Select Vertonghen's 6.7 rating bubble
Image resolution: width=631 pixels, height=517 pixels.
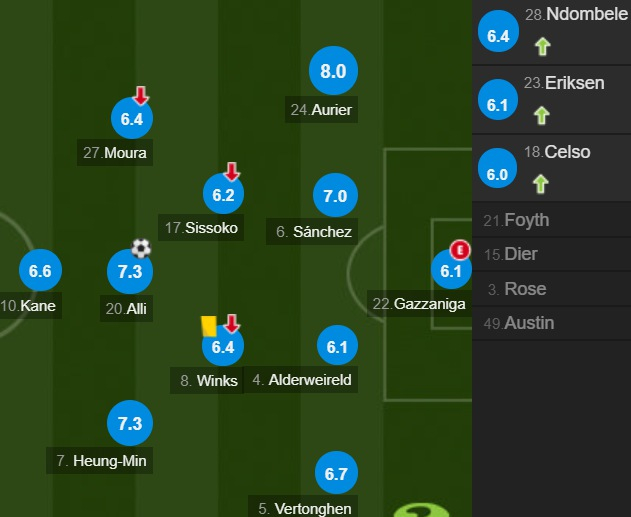pyautogui.click(x=336, y=473)
